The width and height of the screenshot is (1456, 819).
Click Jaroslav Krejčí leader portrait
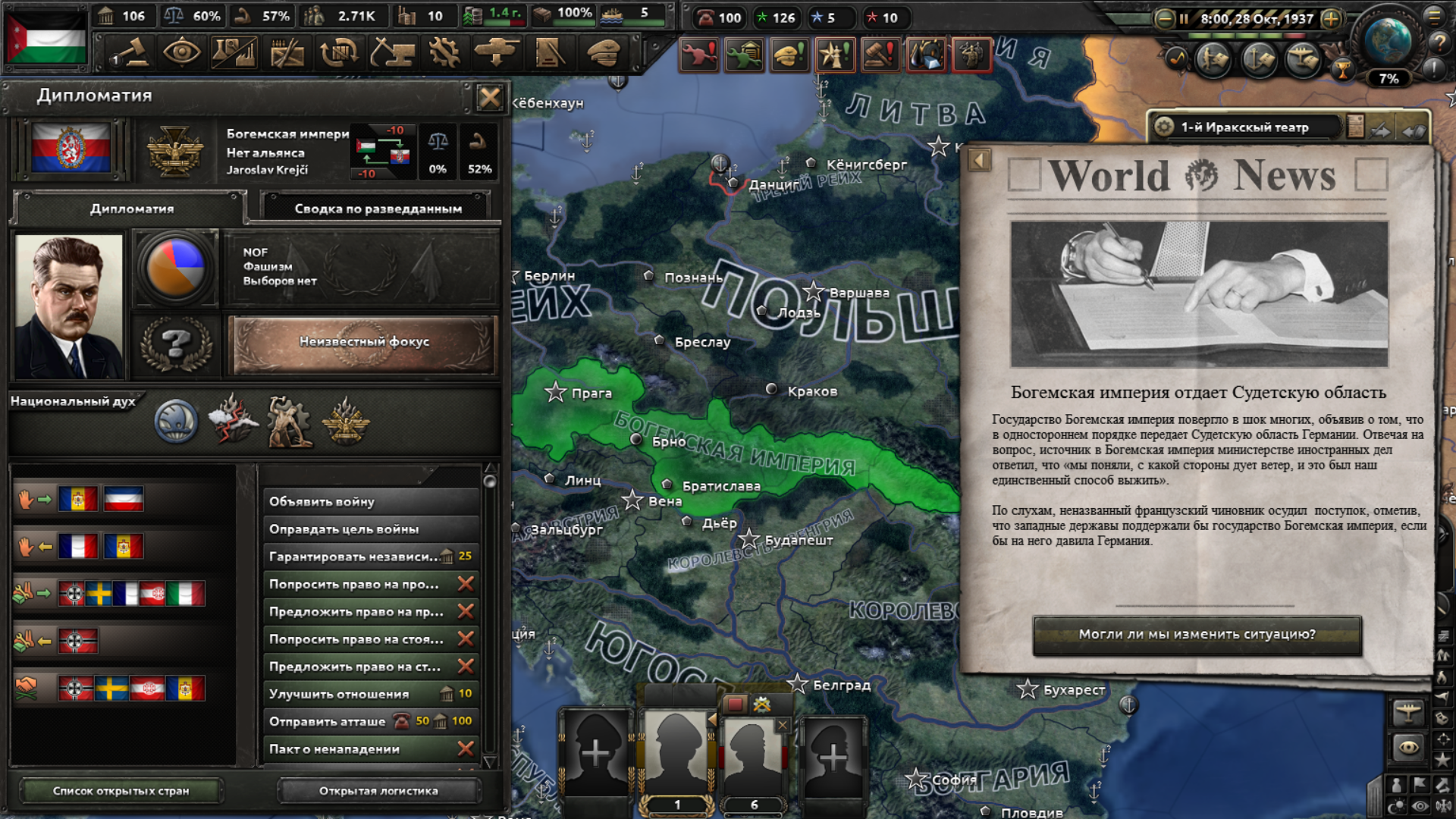pyautogui.click(x=69, y=306)
